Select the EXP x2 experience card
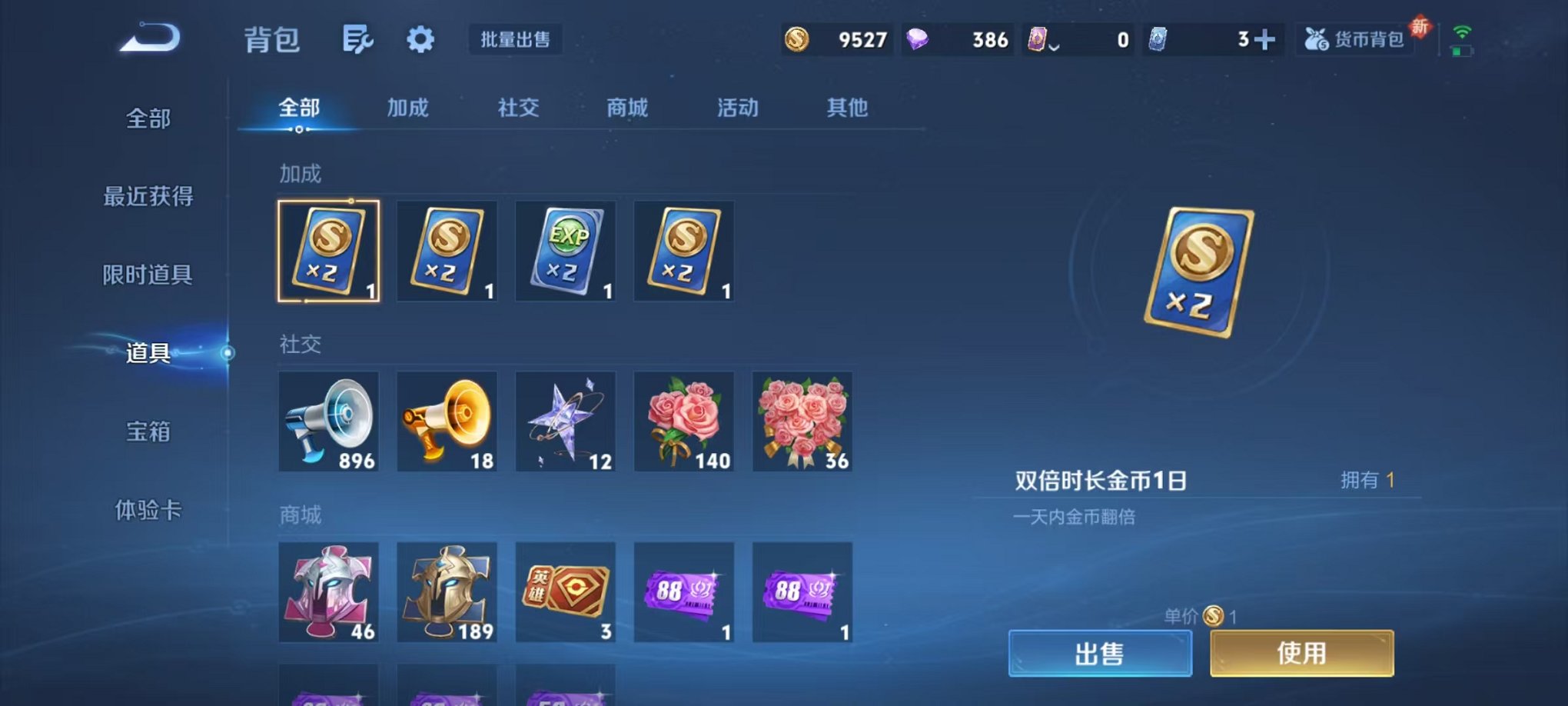 pos(565,251)
